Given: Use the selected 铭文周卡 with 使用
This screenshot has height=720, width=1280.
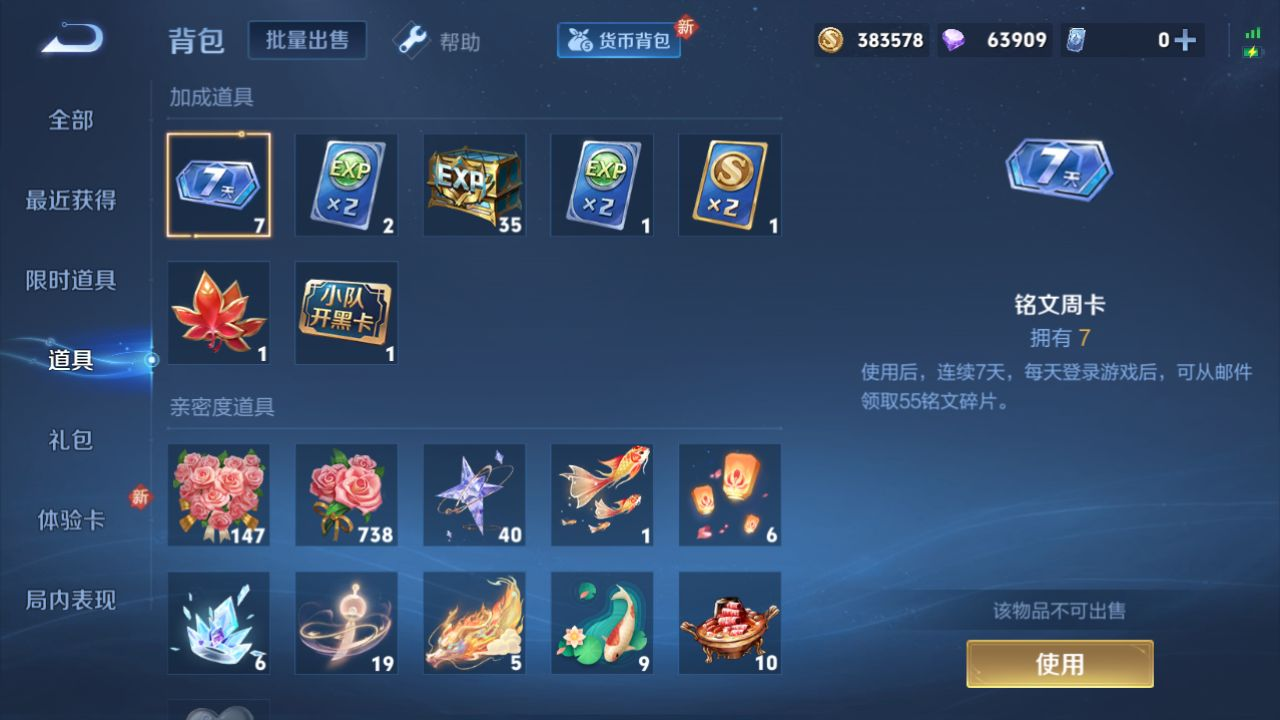Looking at the screenshot, I should (x=1059, y=664).
